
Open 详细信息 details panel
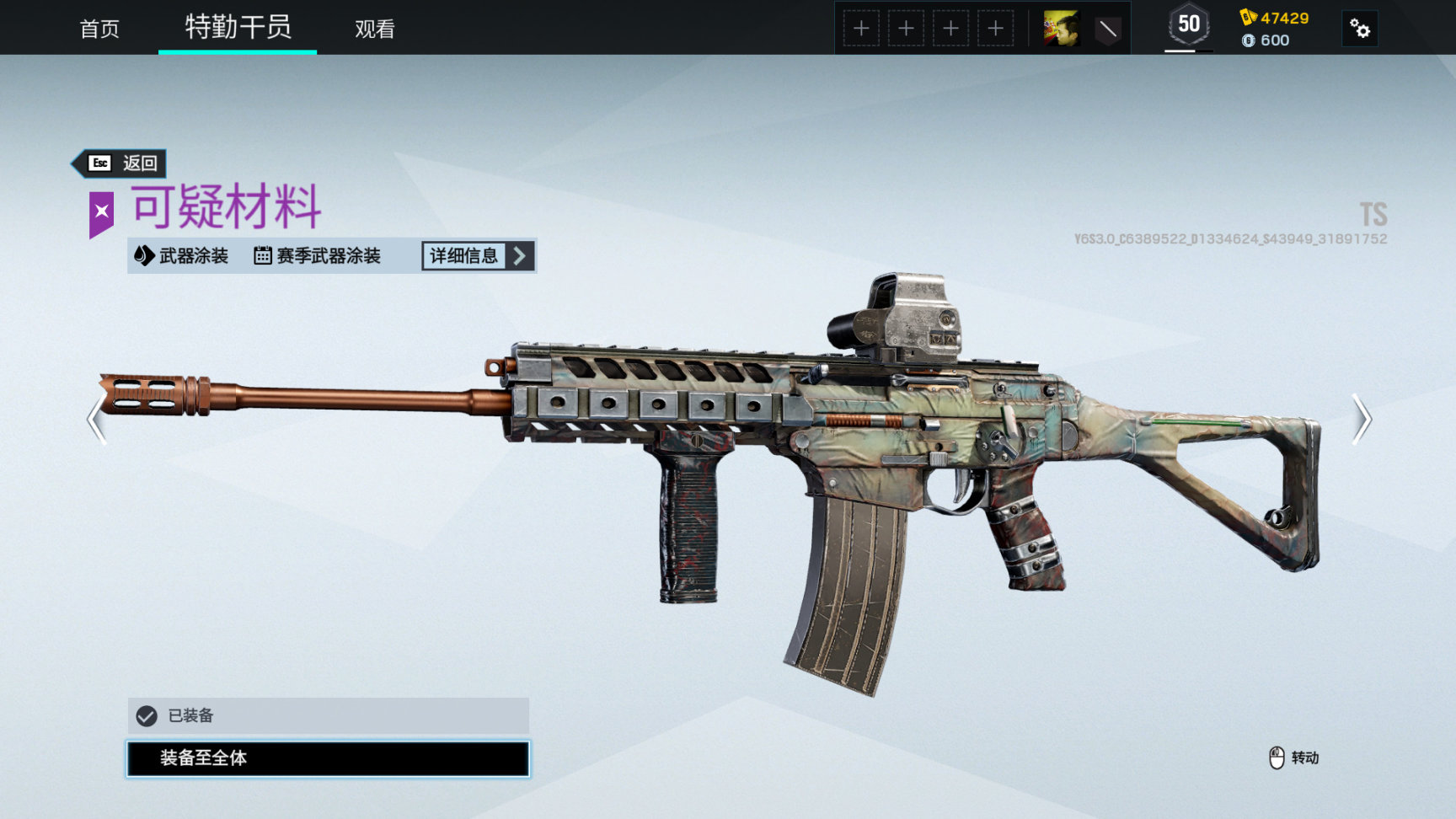pos(478,255)
